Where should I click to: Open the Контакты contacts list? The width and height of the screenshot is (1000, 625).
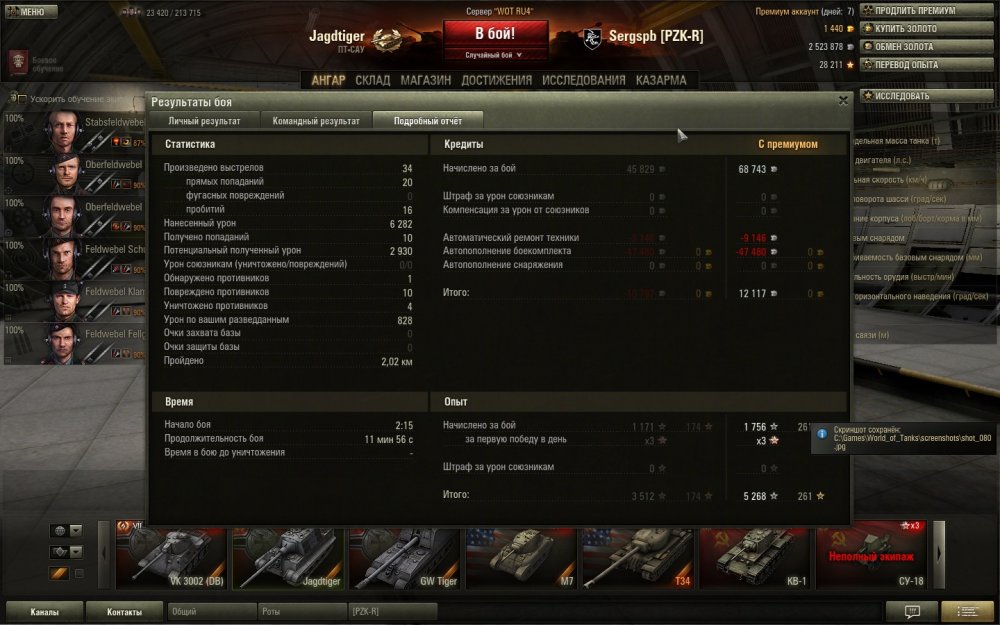[x=124, y=612]
